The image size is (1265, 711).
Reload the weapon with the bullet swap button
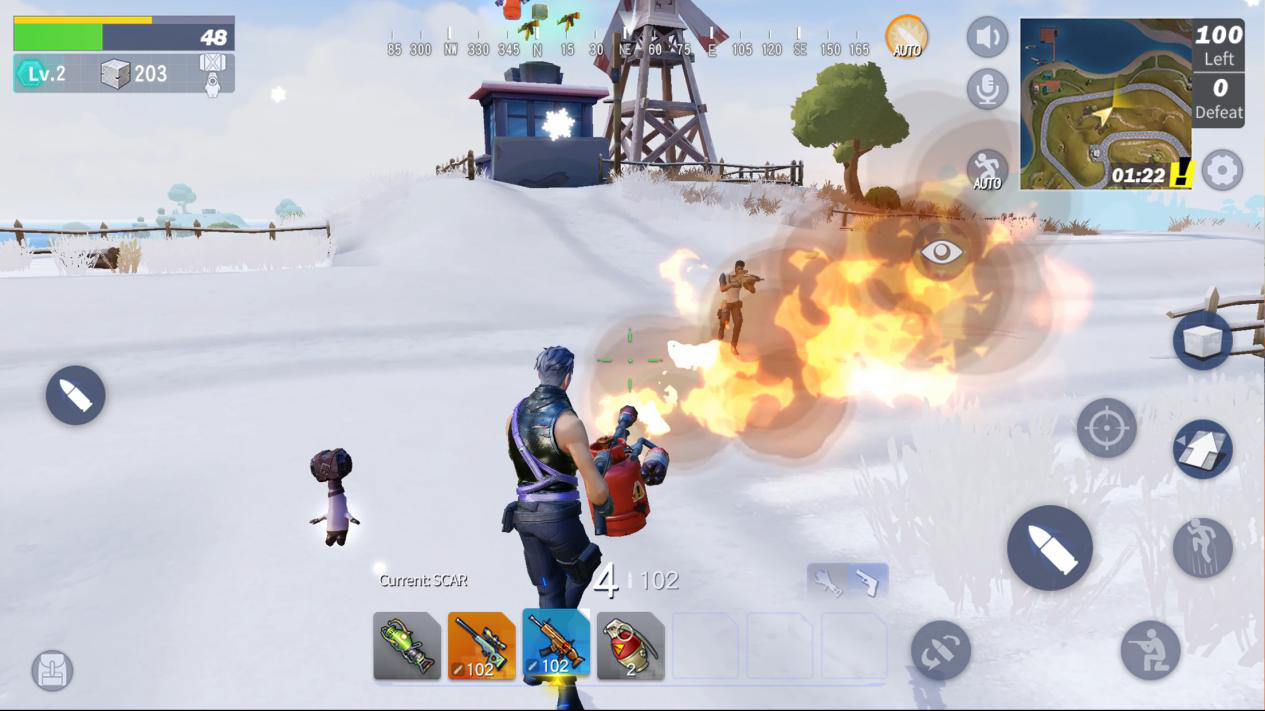[940, 651]
